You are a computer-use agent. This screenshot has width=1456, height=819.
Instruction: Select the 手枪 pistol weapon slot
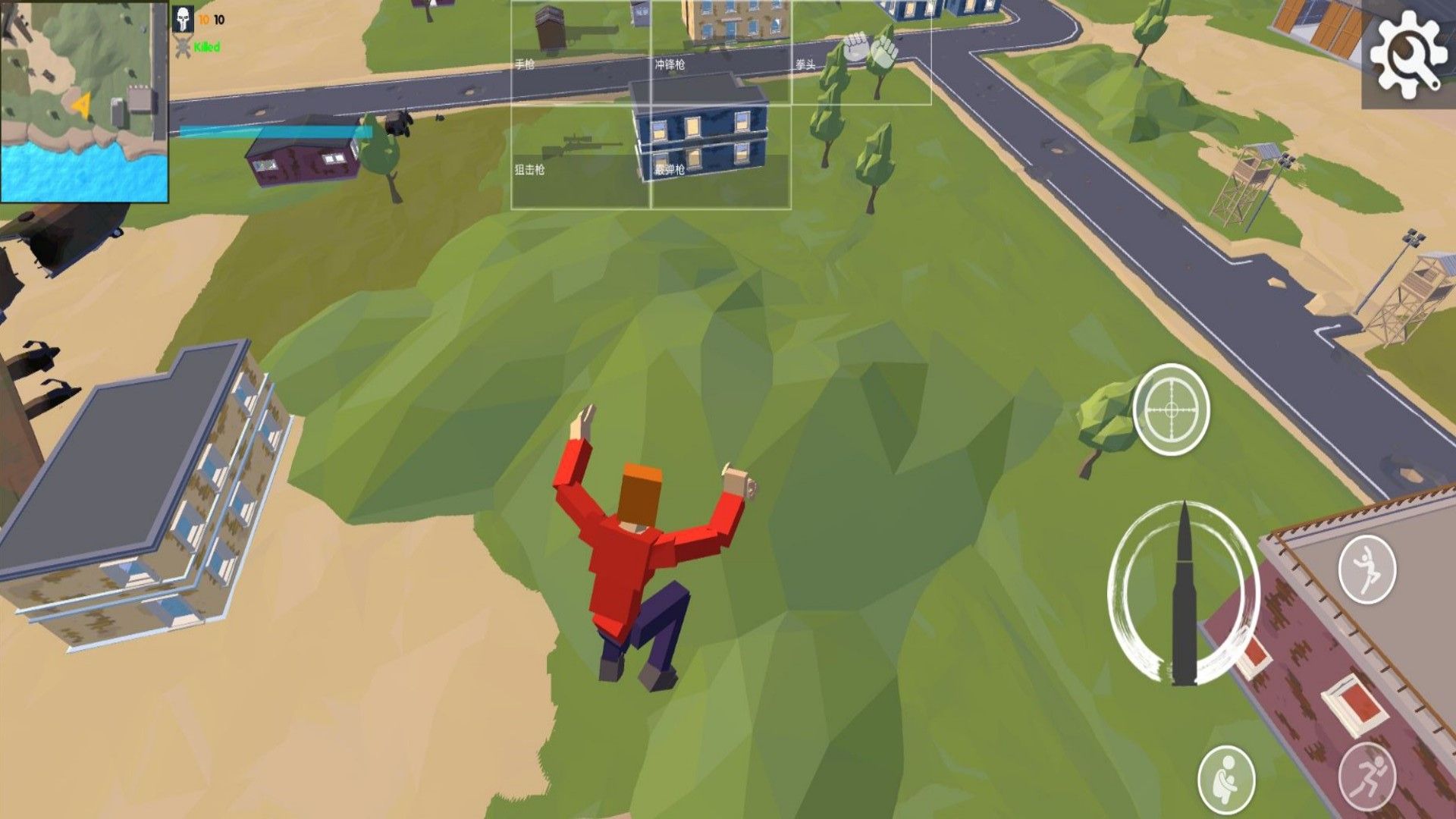tap(581, 52)
